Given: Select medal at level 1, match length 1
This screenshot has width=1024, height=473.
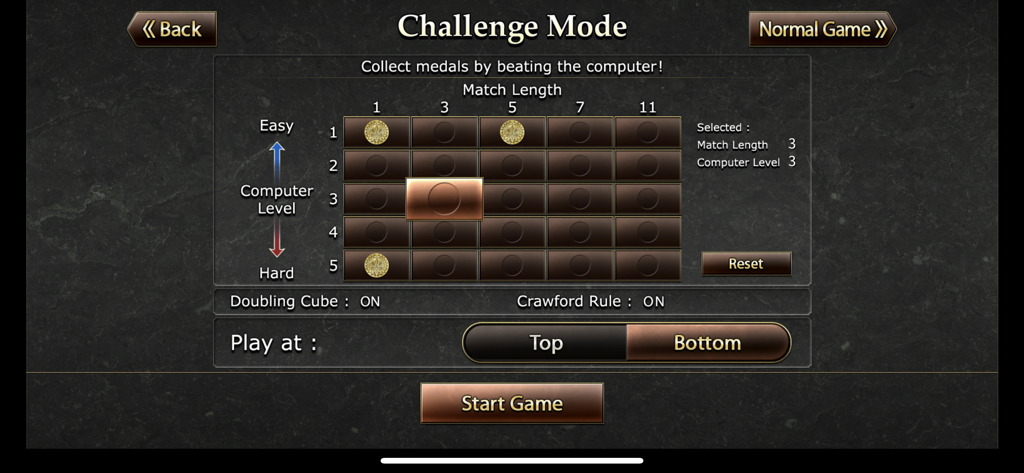Looking at the screenshot, I should [x=376, y=132].
